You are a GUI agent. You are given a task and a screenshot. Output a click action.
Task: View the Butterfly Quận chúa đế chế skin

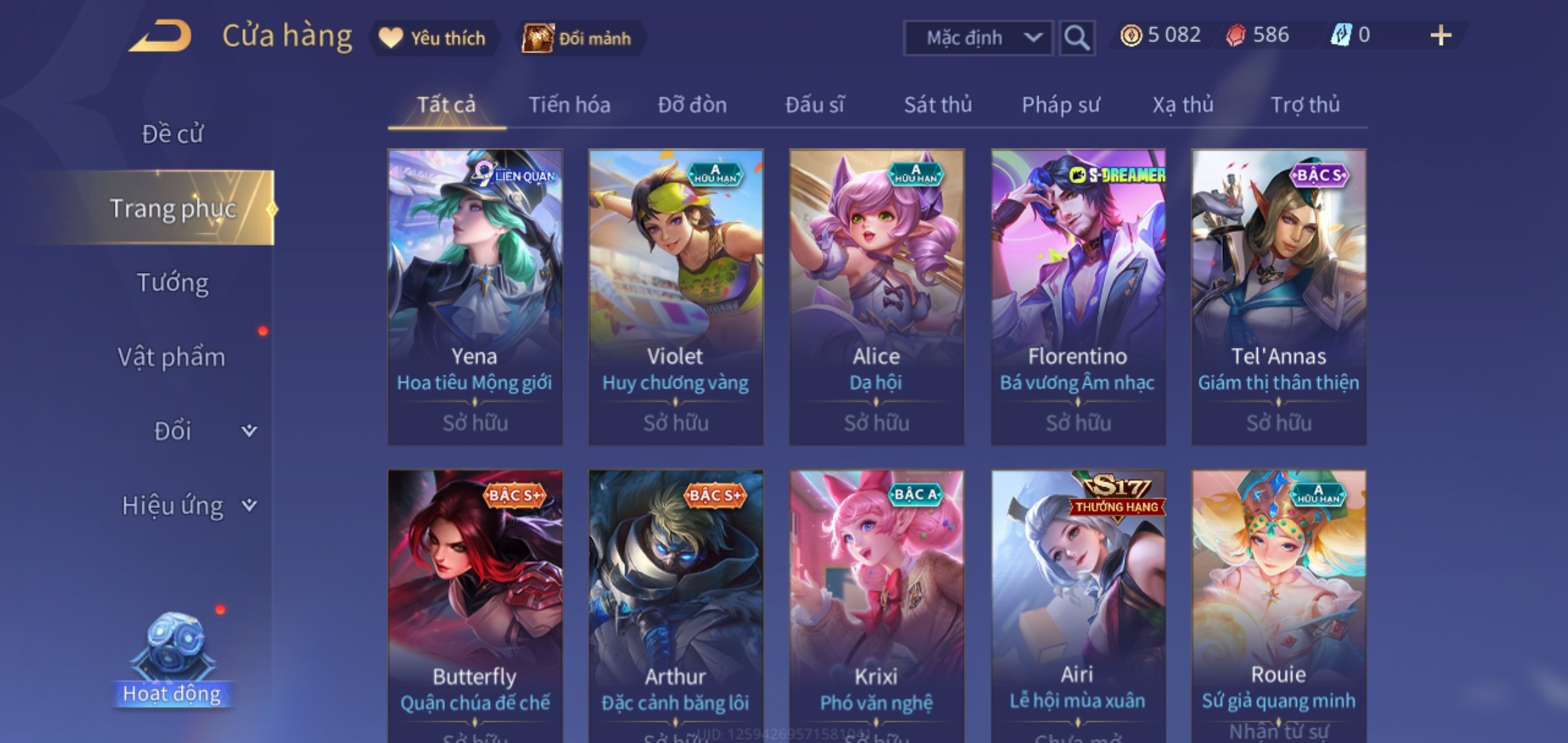[475, 605]
